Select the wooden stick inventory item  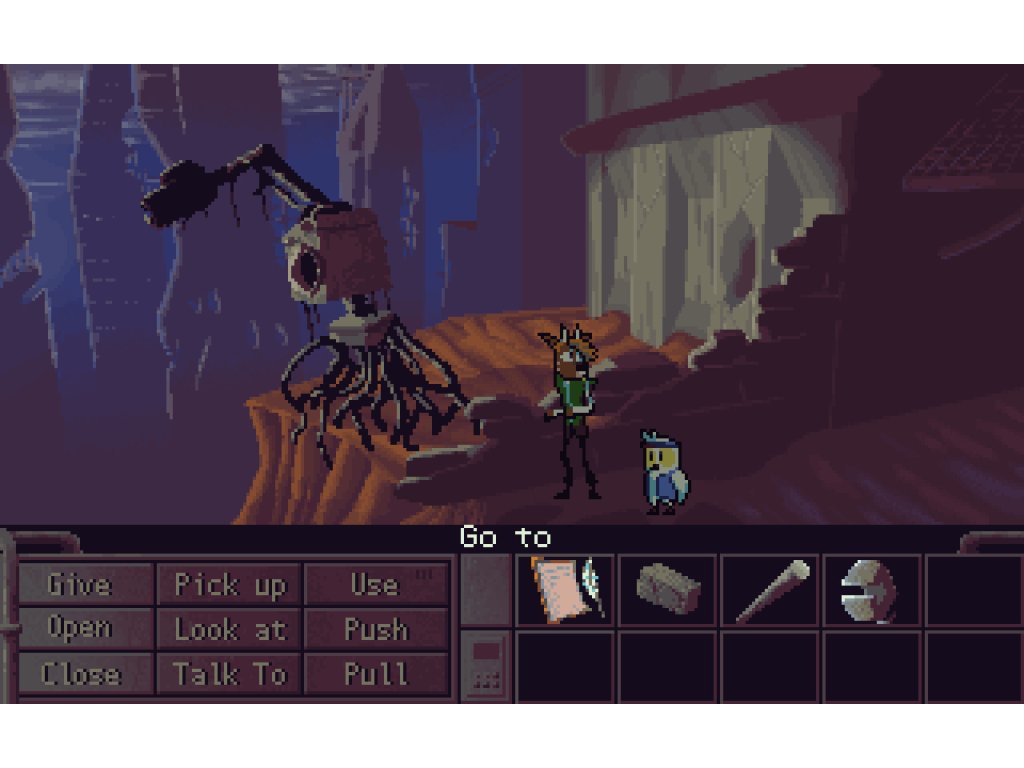(770, 590)
